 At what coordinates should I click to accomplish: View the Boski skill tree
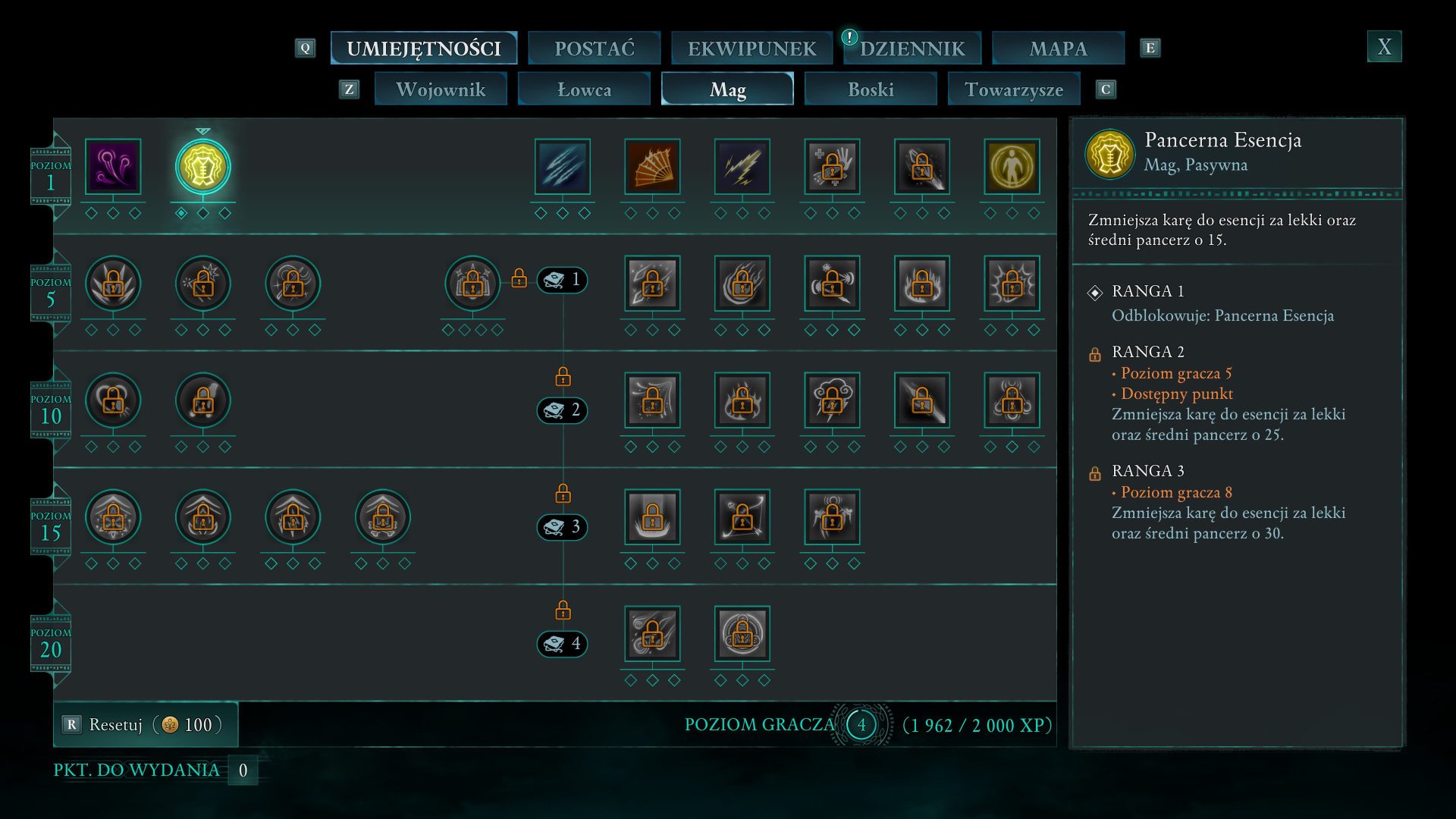(x=871, y=89)
